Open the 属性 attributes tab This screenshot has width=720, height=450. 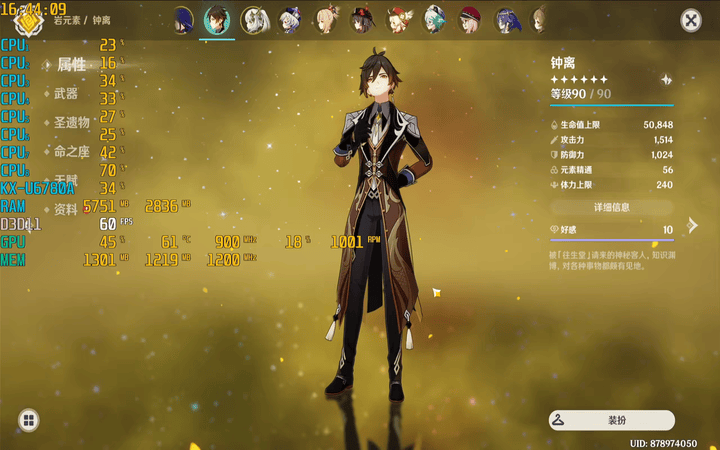[71, 65]
